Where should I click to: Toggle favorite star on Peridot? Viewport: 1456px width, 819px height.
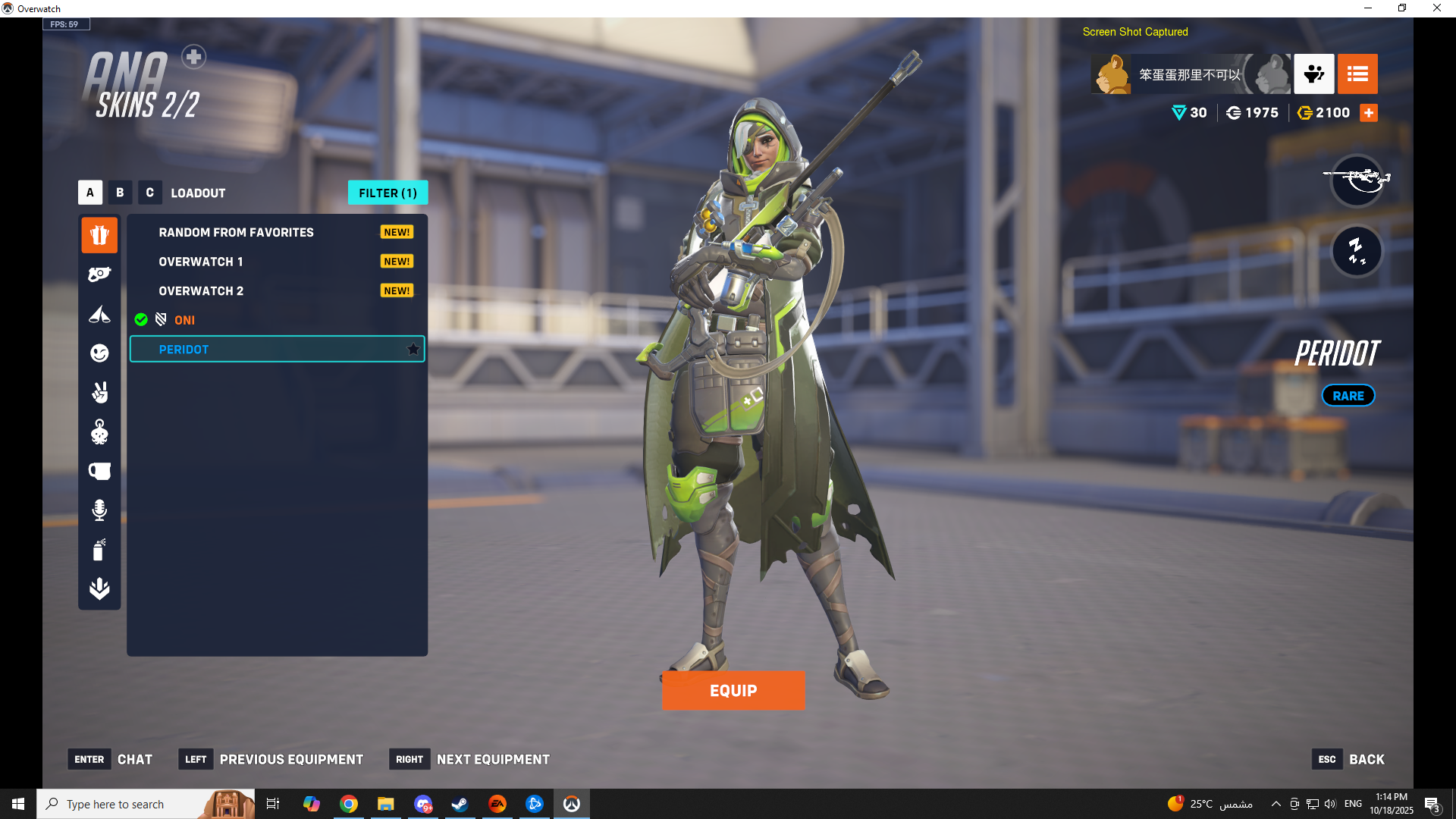point(413,350)
